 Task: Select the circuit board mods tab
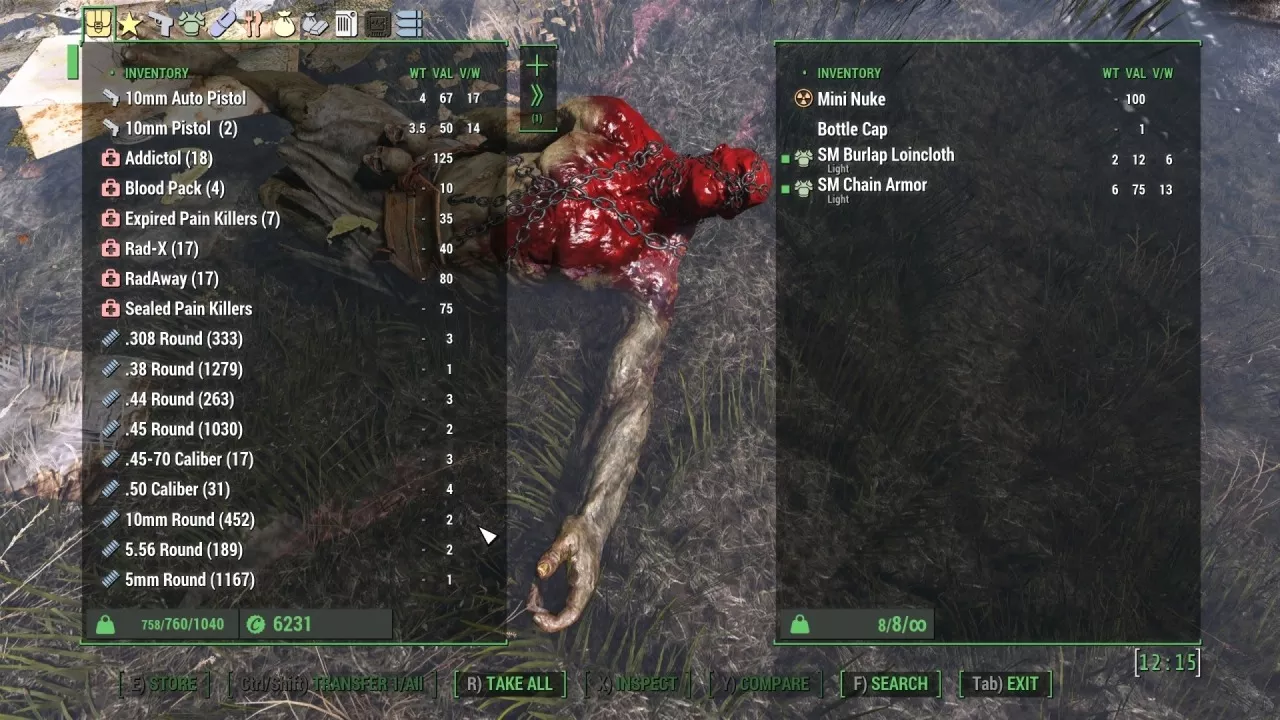click(x=377, y=25)
